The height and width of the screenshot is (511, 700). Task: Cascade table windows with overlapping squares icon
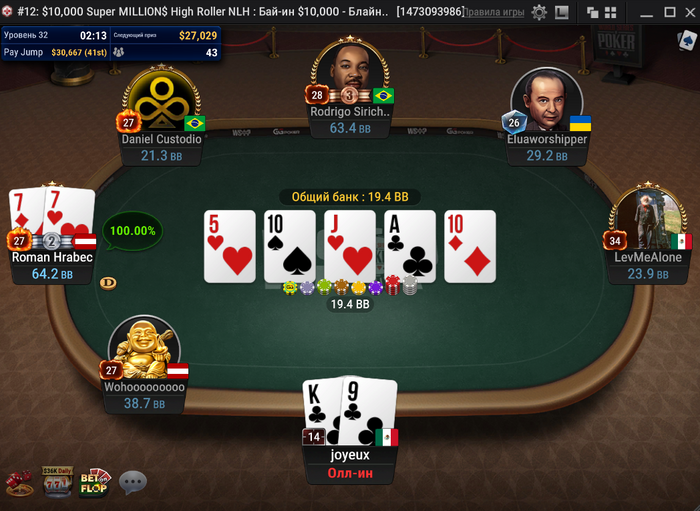pos(591,12)
